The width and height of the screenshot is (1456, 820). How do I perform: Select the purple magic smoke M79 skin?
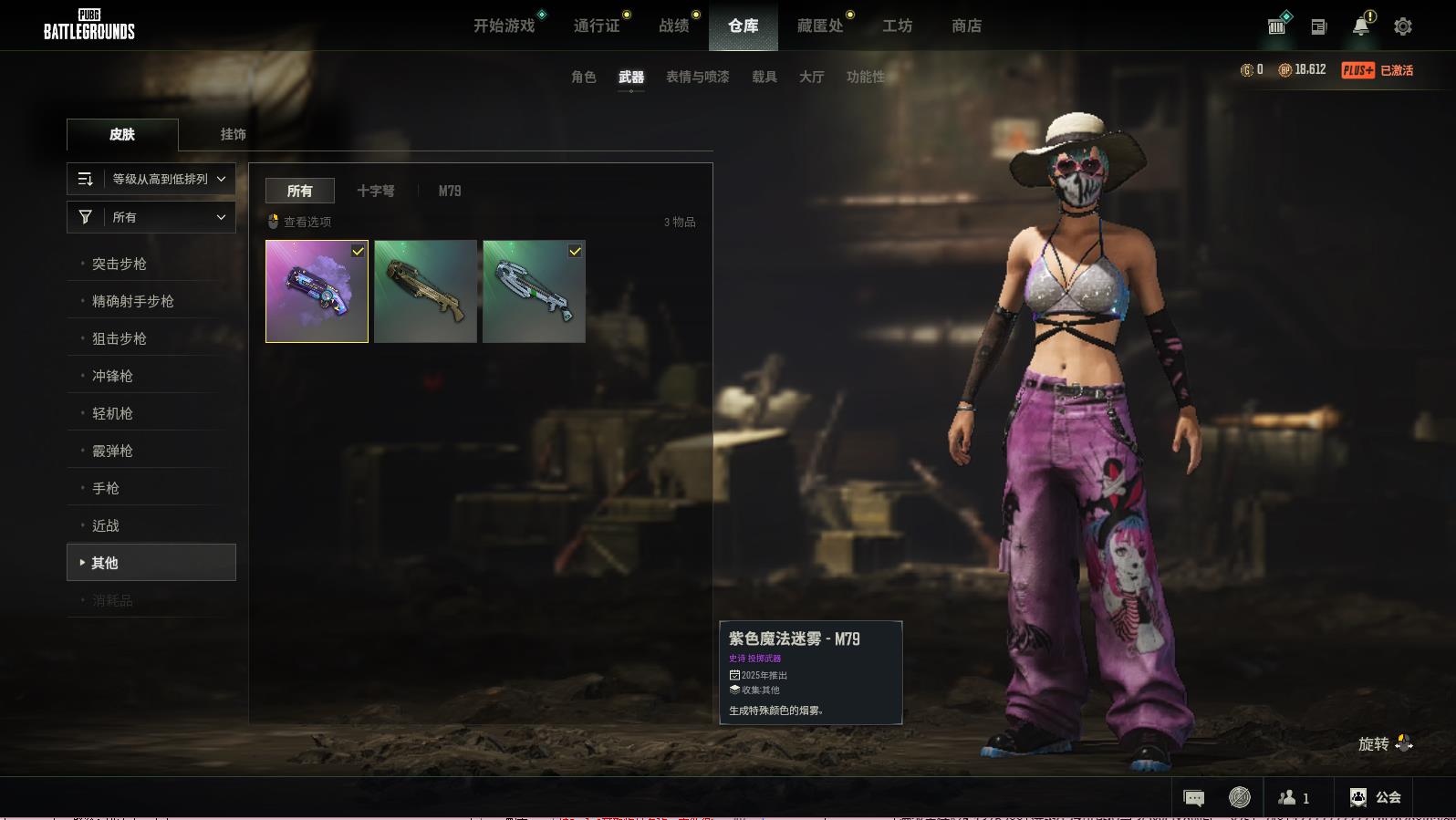[317, 291]
